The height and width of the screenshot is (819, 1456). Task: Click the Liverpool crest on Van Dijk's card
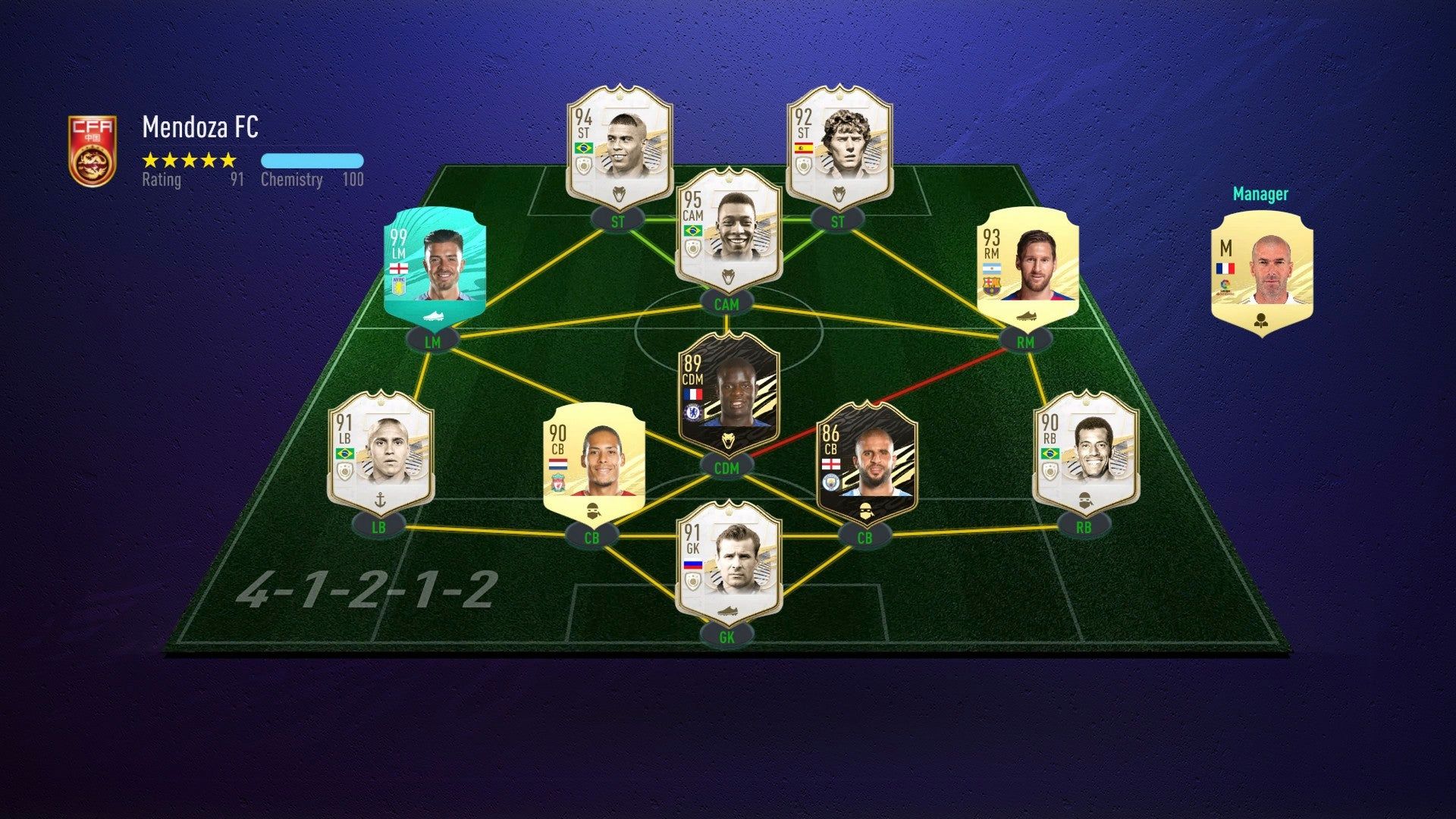coord(558,483)
